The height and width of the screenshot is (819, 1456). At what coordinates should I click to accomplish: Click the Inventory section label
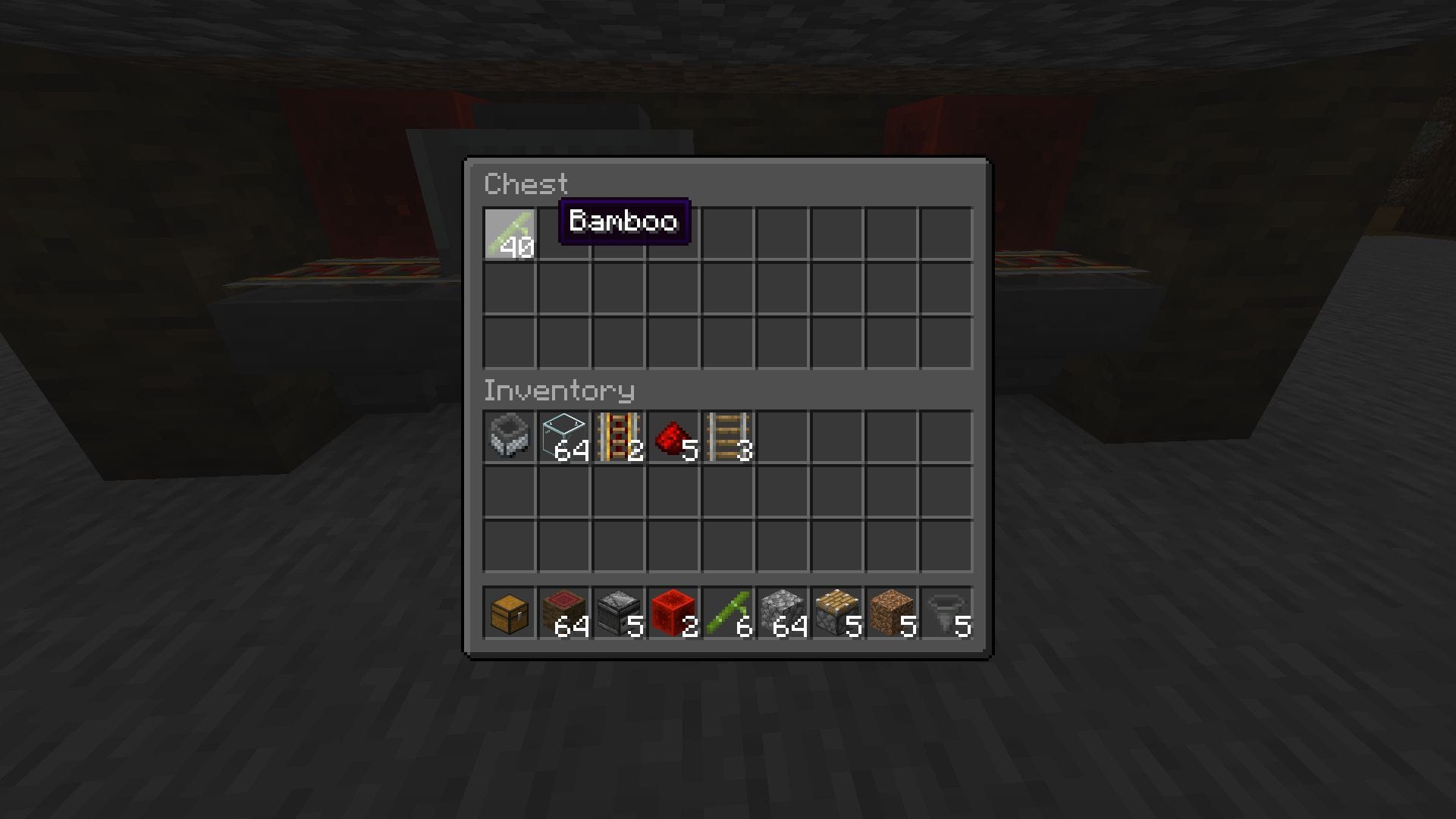(x=559, y=390)
